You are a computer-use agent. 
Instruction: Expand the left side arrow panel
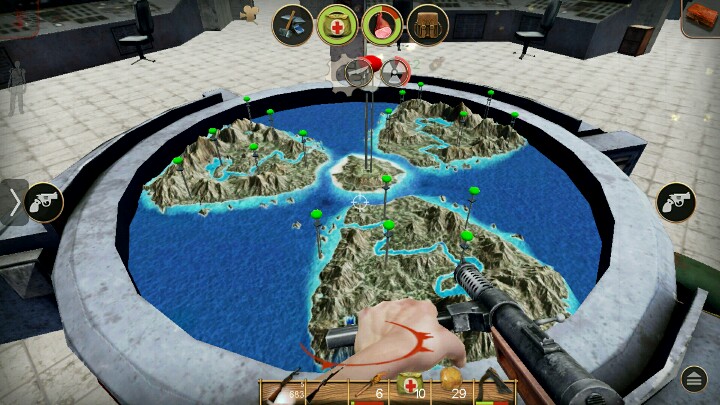pos(13,203)
